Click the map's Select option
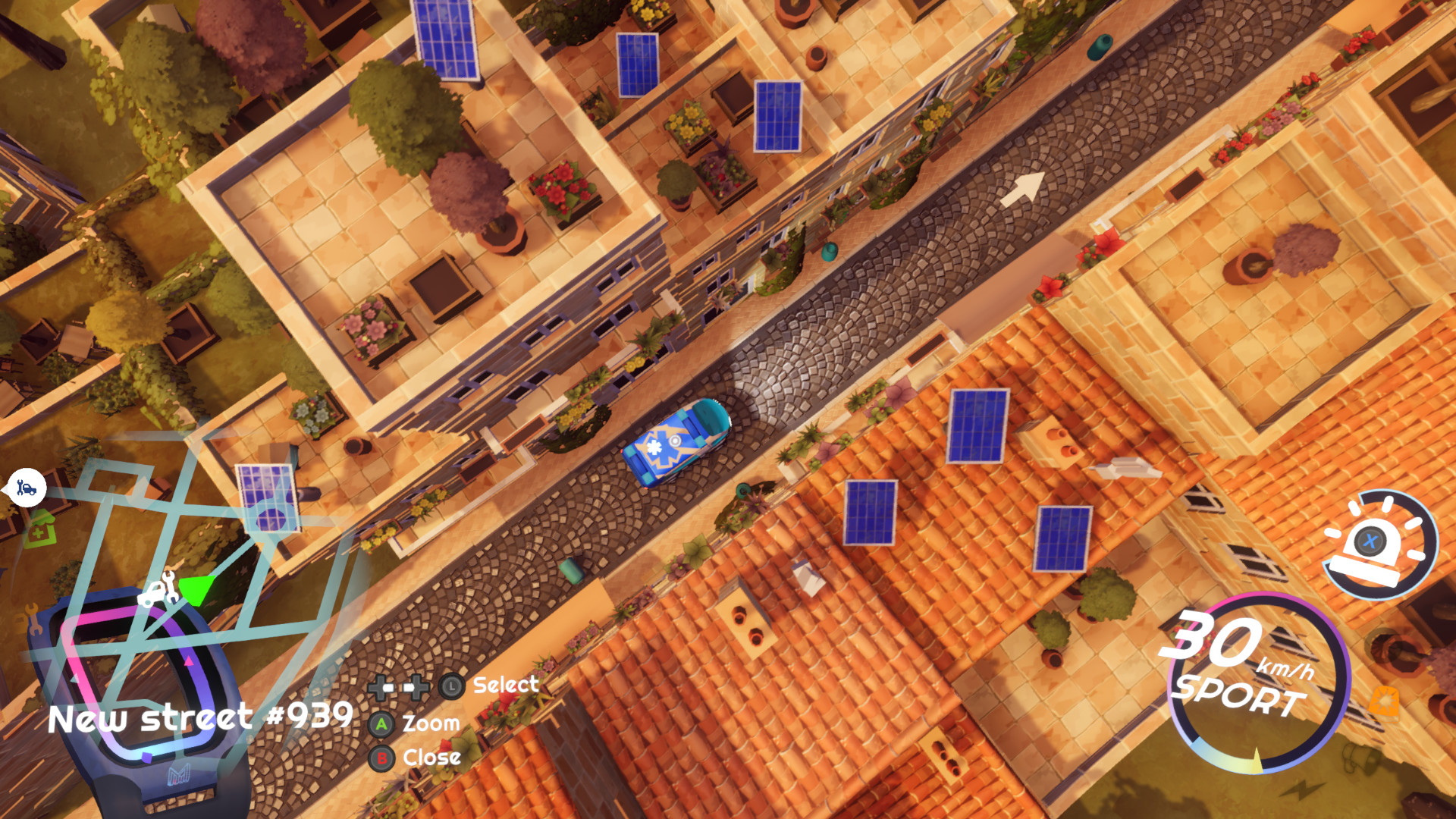This screenshot has height=819, width=1456. [505, 686]
